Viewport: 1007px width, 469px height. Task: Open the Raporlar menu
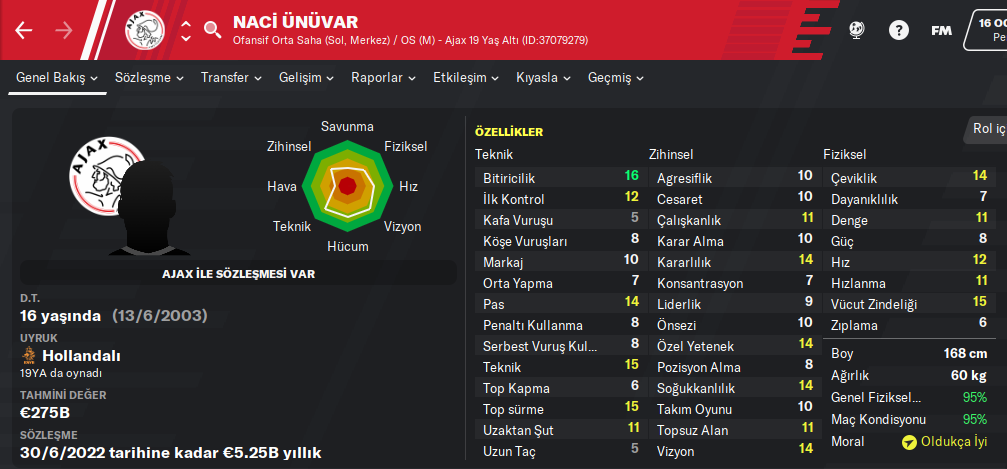[383, 77]
